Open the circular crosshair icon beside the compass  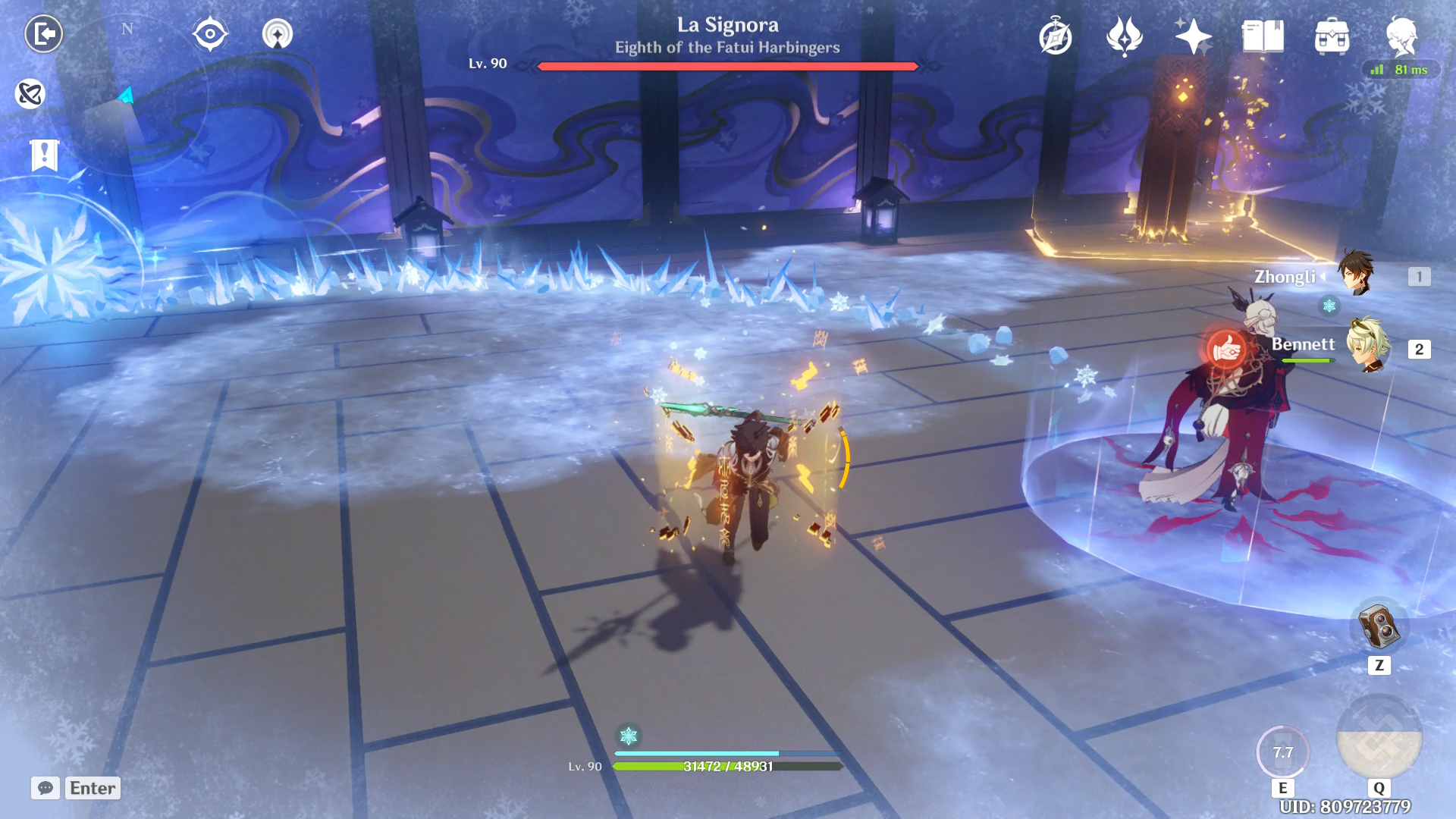210,34
